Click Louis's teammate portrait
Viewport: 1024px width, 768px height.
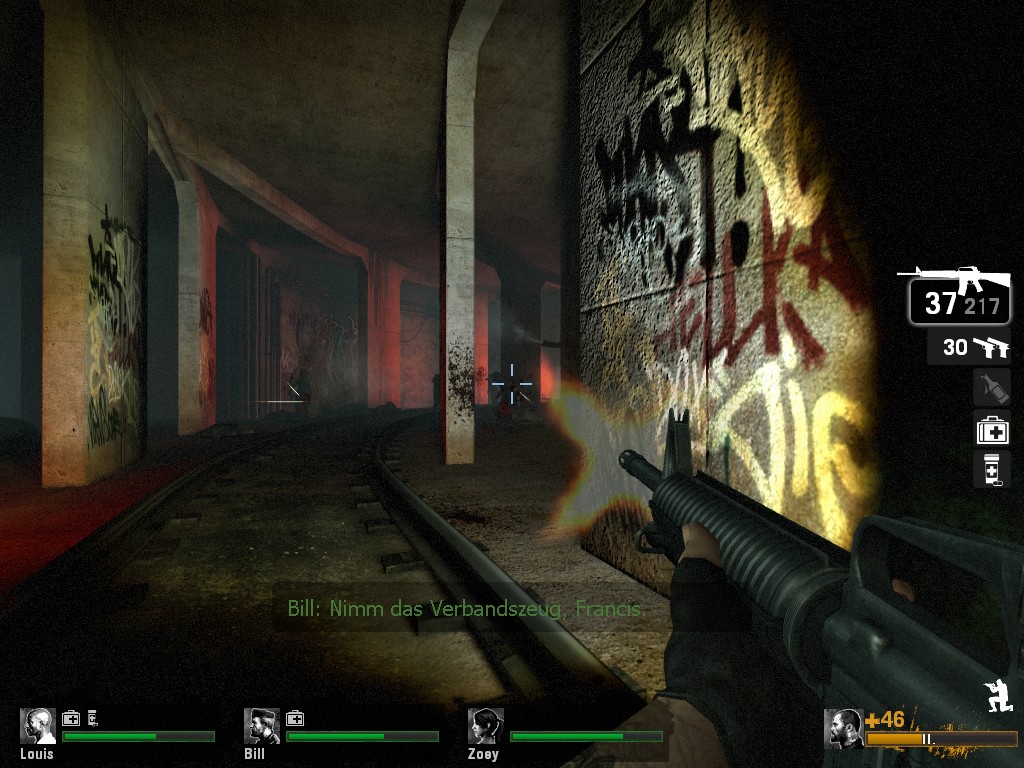(x=38, y=726)
